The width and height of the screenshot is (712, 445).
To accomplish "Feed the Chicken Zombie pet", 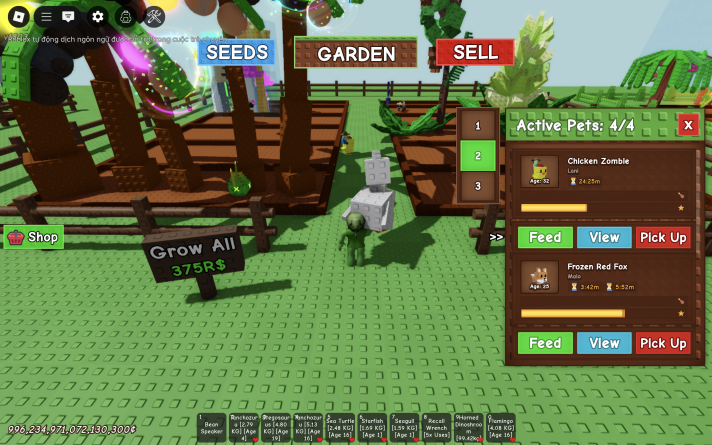I will point(545,237).
